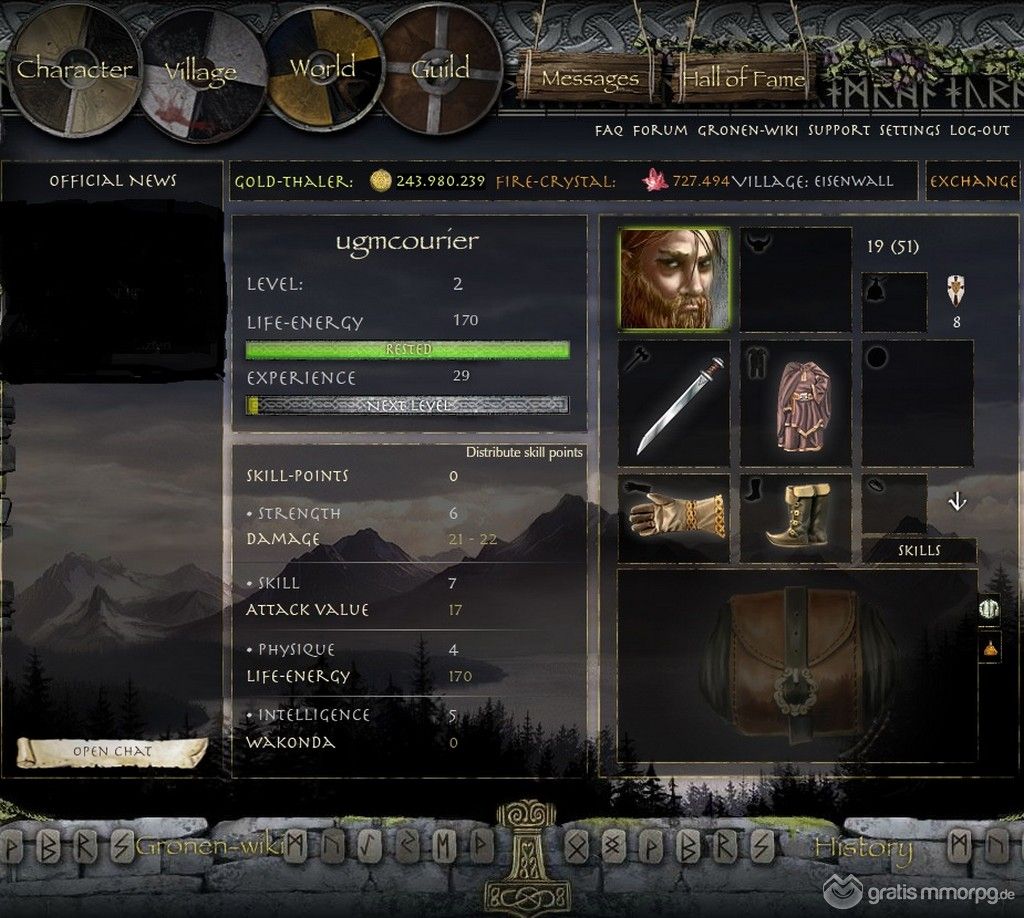The image size is (1024, 918).
Task: Open the Character shield menu
Action: [x=75, y=70]
